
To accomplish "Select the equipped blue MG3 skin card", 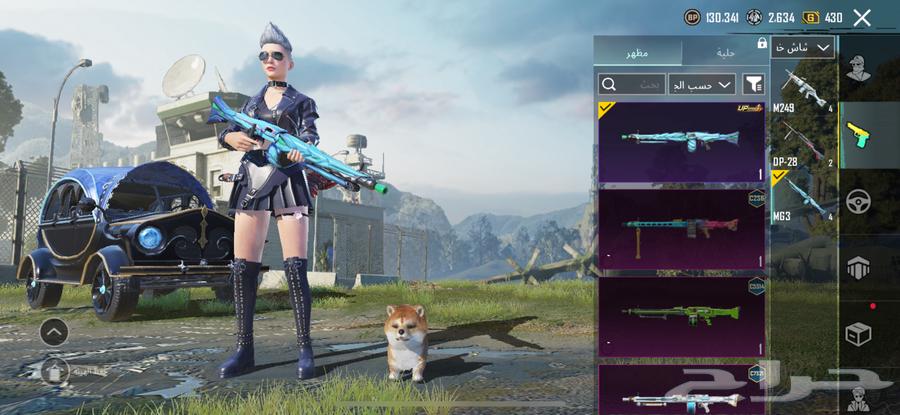I will click(681, 141).
